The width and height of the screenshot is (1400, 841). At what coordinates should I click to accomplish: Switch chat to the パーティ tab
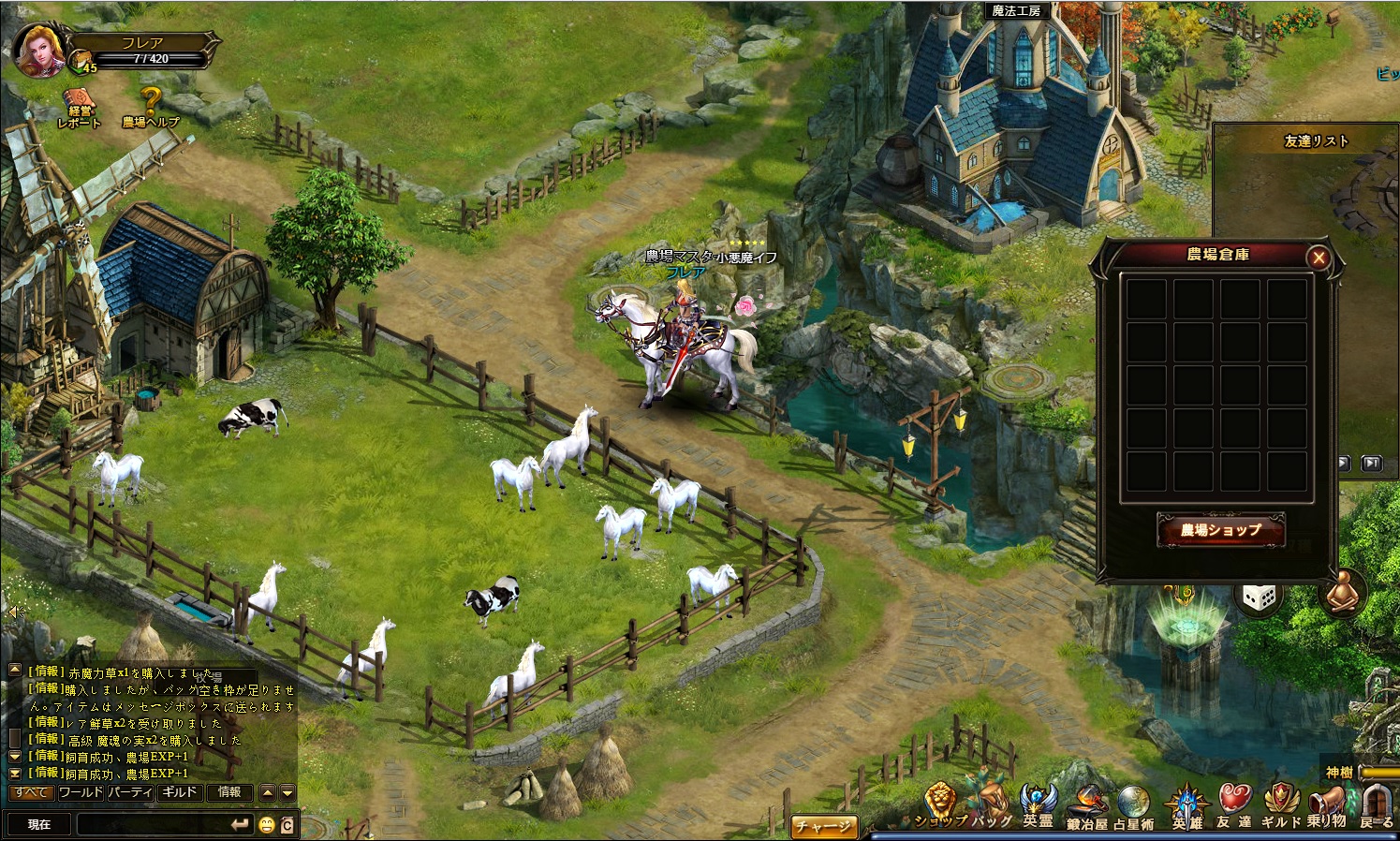pos(129,792)
